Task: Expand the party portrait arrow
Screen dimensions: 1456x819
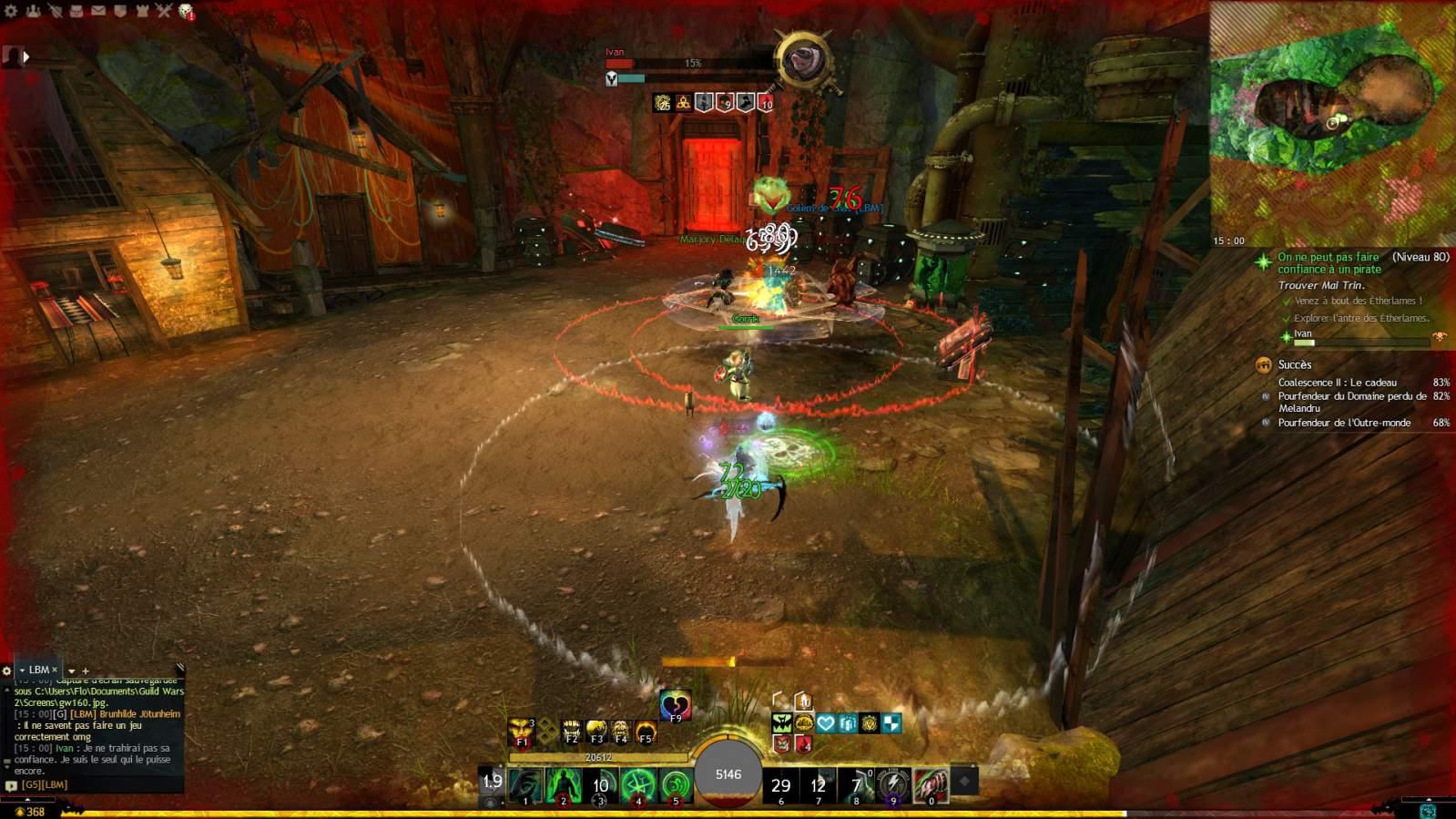Action: click(26, 56)
